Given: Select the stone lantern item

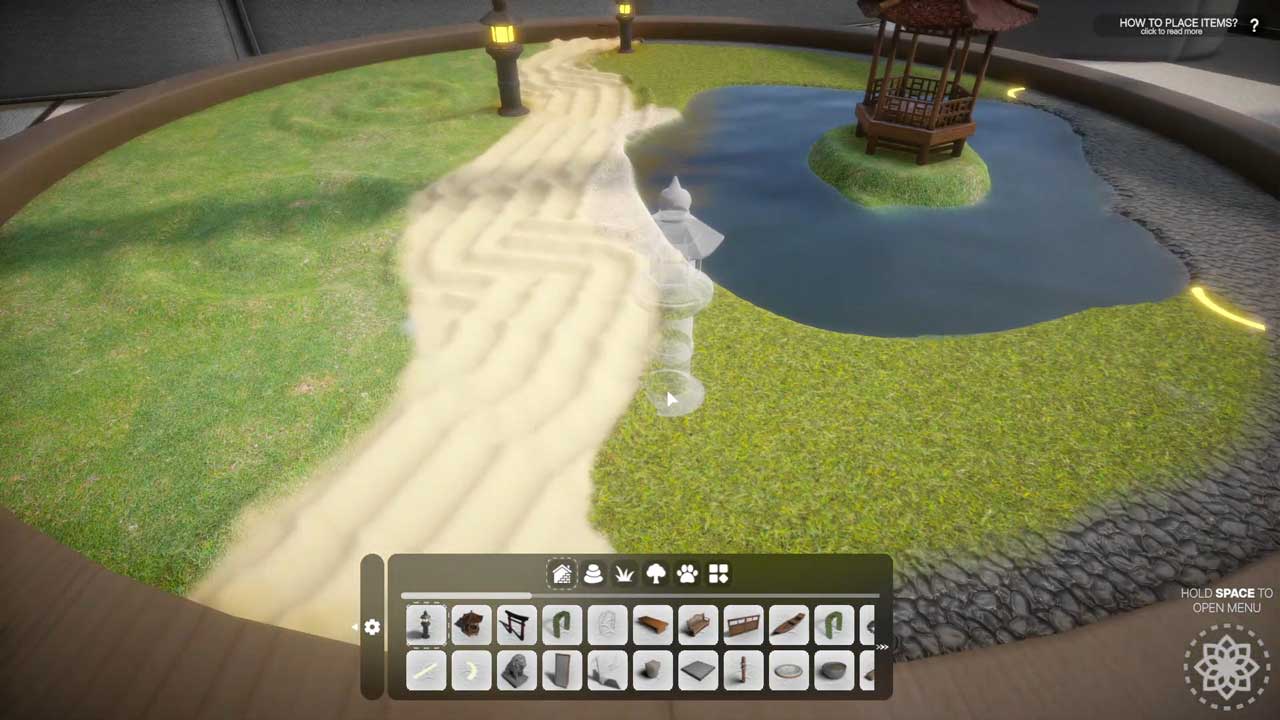Looking at the screenshot, I should 426,625.
